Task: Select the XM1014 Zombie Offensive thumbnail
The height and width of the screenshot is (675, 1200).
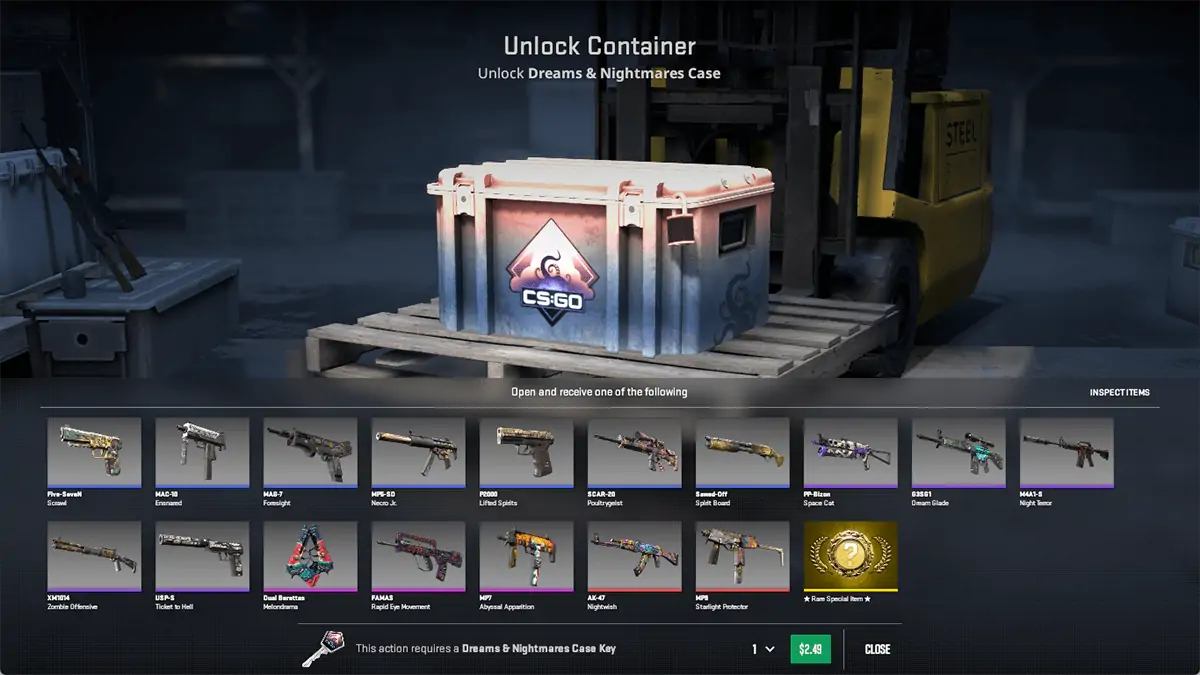Action: (x=94, y=556)
